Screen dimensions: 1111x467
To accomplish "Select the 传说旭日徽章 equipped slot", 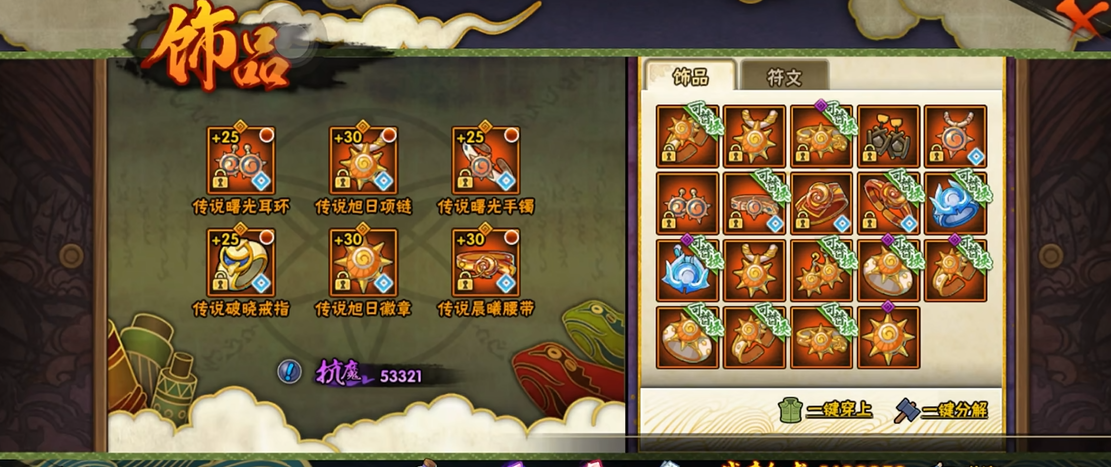I will [x=363, y=262].
